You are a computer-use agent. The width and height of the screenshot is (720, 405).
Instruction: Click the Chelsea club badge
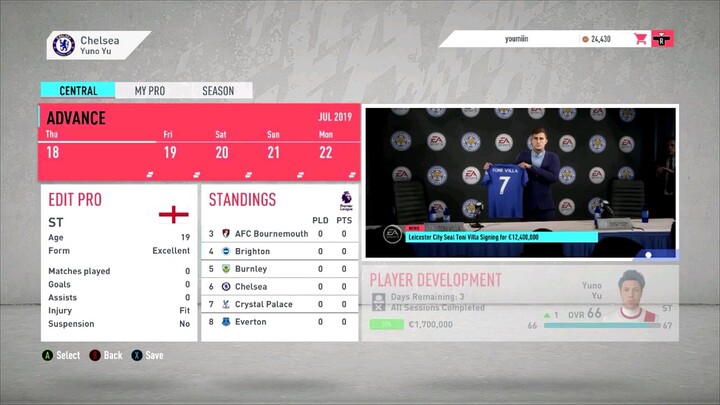coord(62,45)
